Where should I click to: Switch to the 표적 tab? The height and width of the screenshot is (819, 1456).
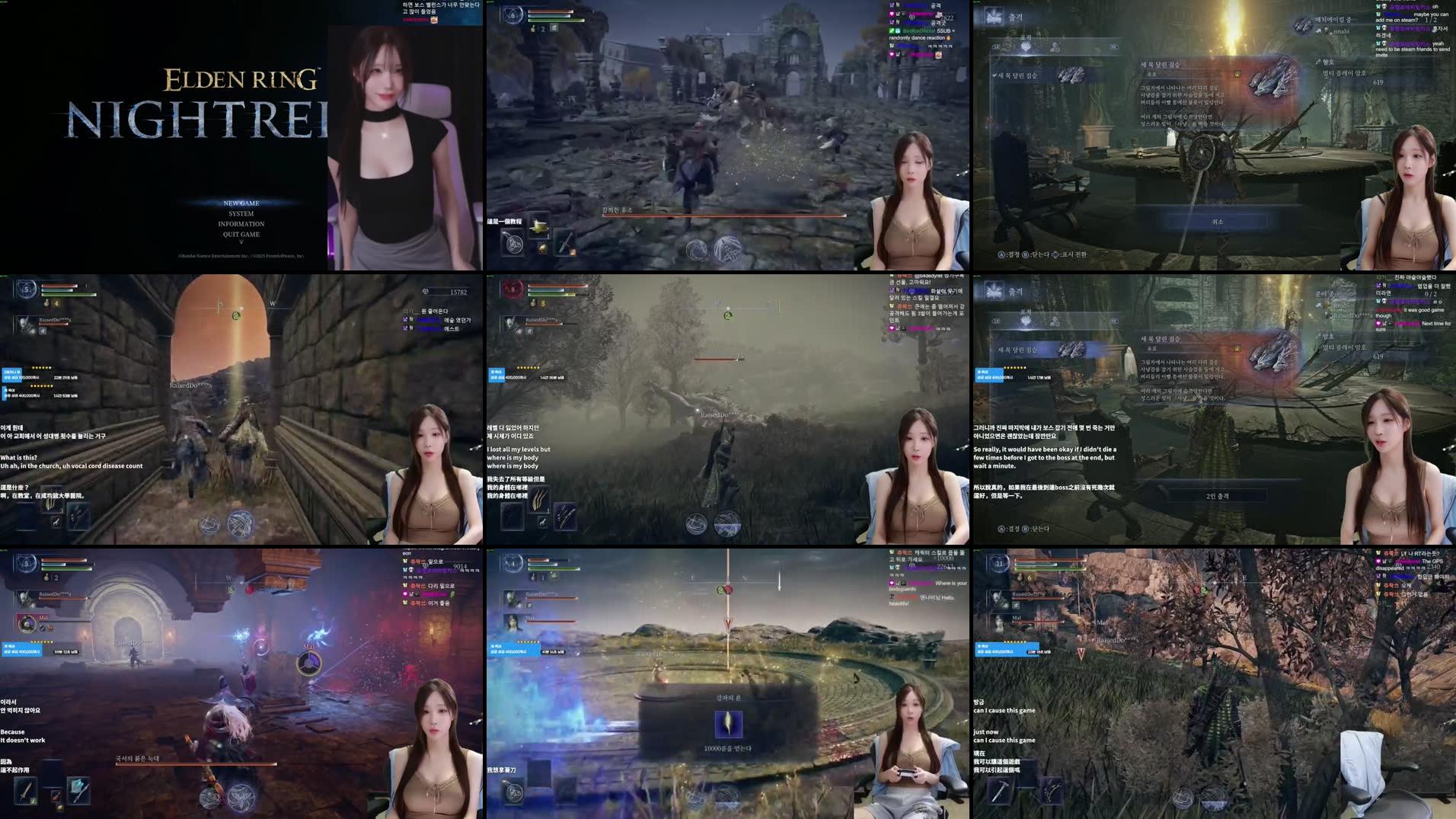pos(1026,46)
